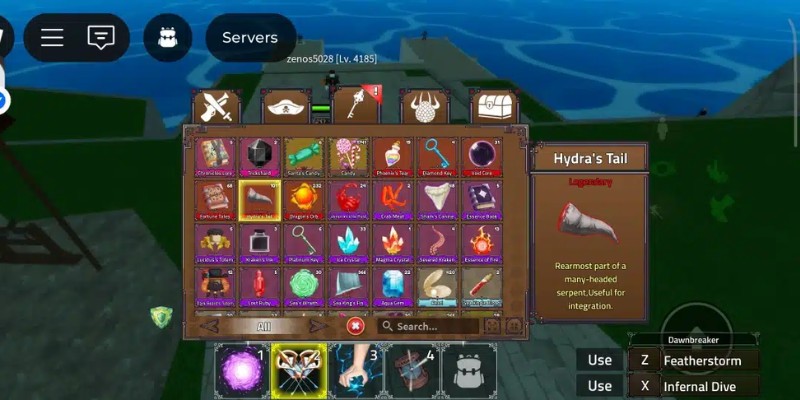Viewport: 800px width, 400px height.
Task: Select the Diamond Key item
Action: [x=436, y=156]
